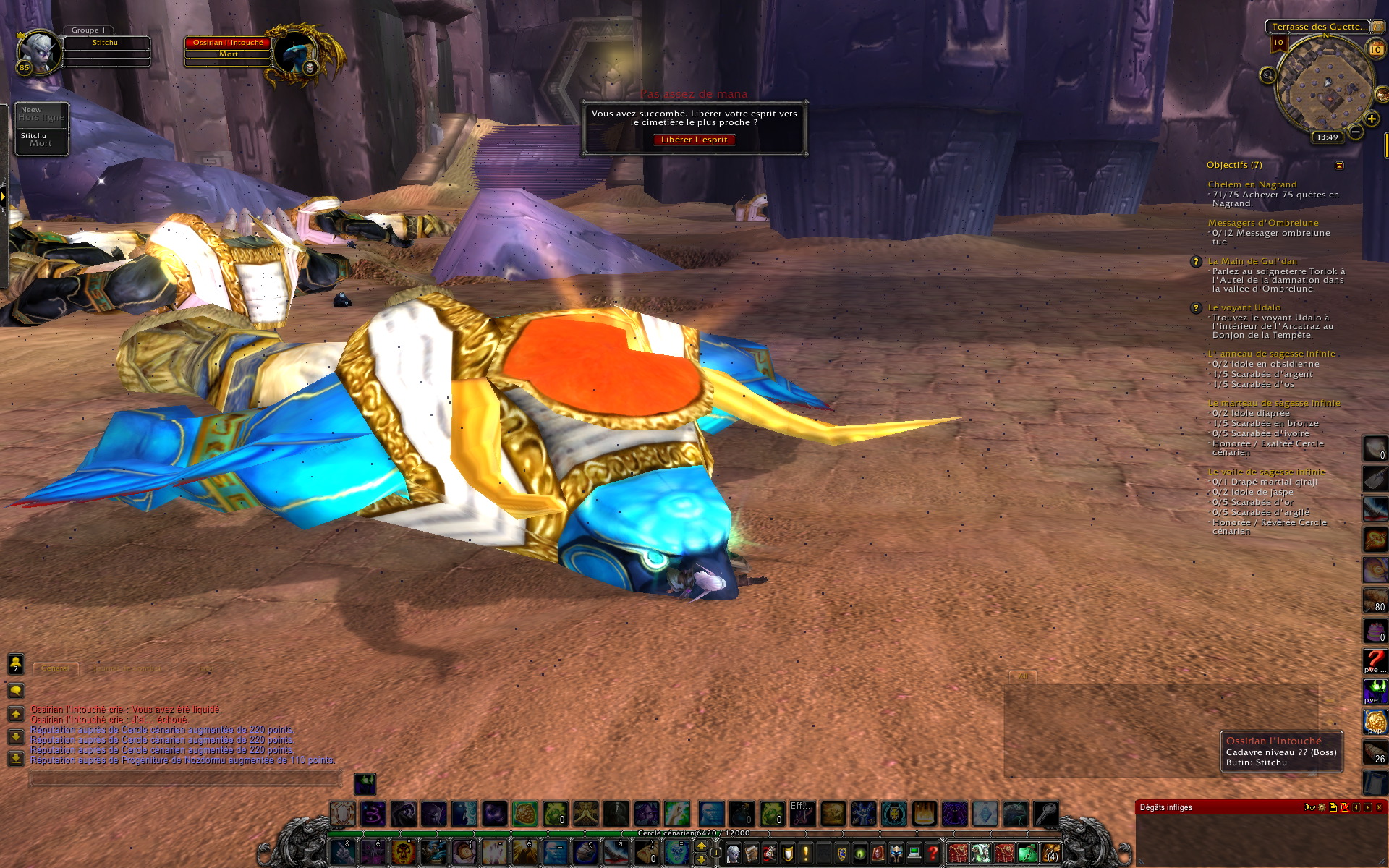Go to the next damage meter view

pos(1367,807)
